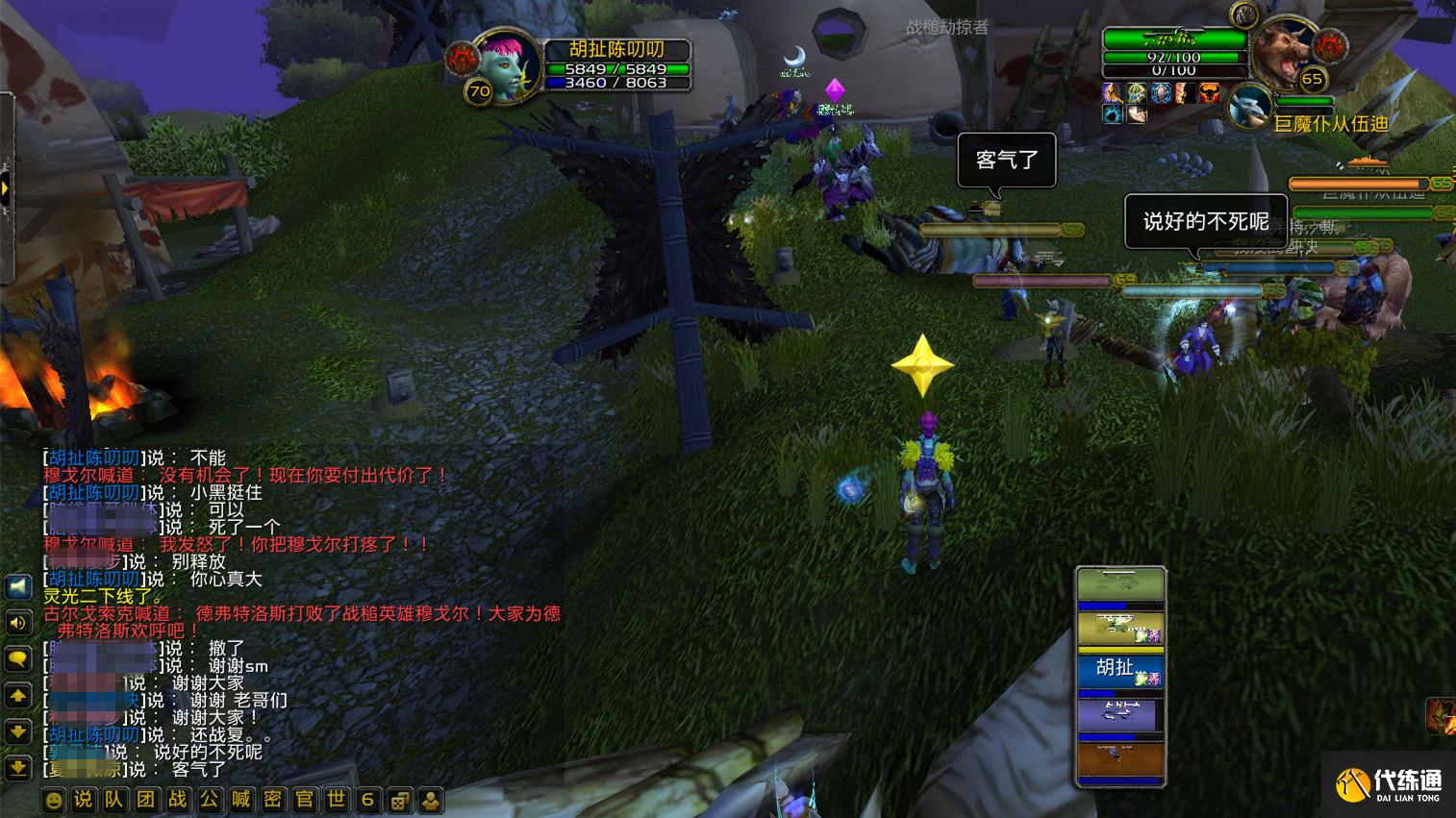
Task: Switch chat to the 队 (party) channel
Action: 114,800
